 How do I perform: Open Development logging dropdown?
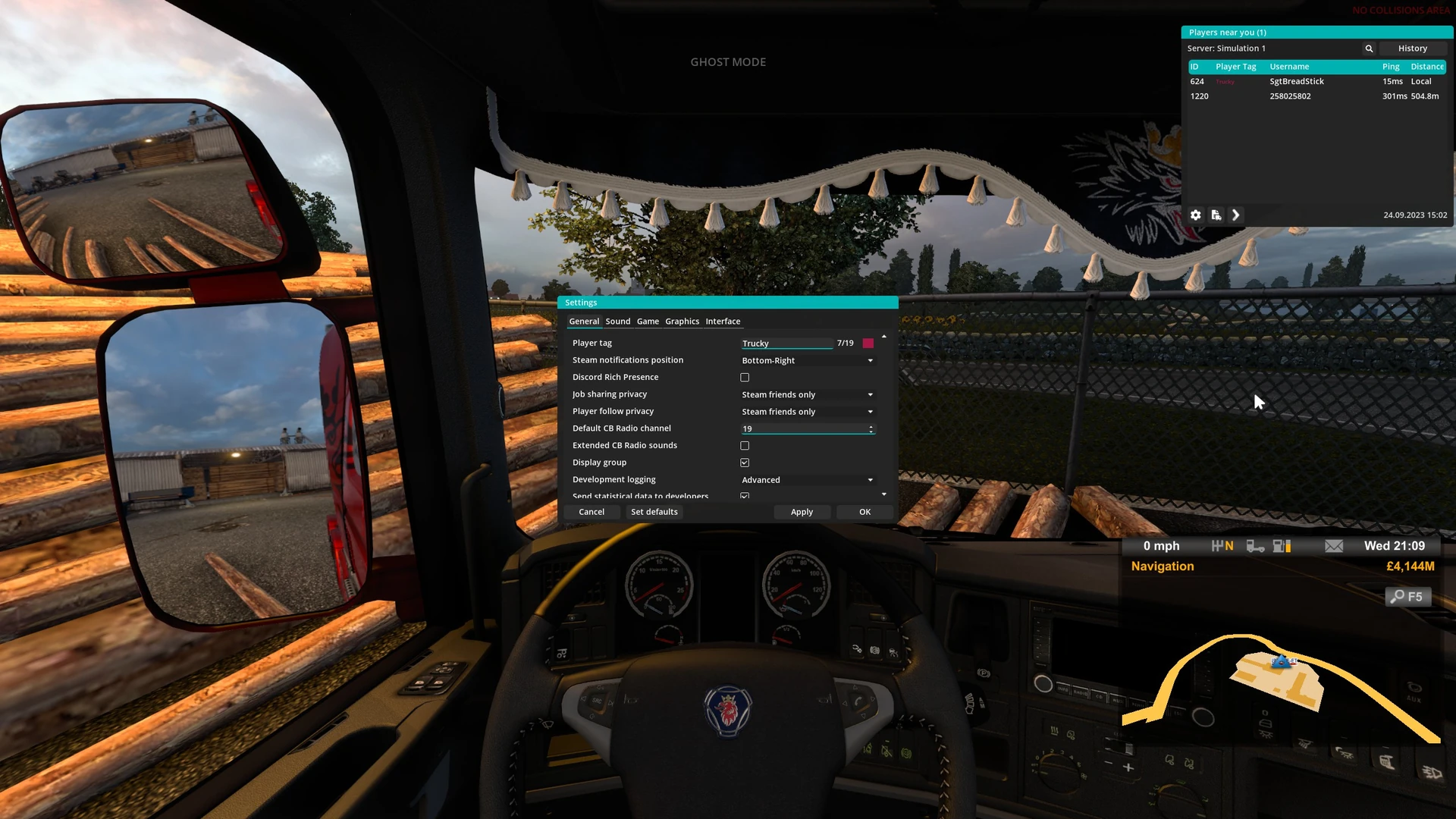808,480
